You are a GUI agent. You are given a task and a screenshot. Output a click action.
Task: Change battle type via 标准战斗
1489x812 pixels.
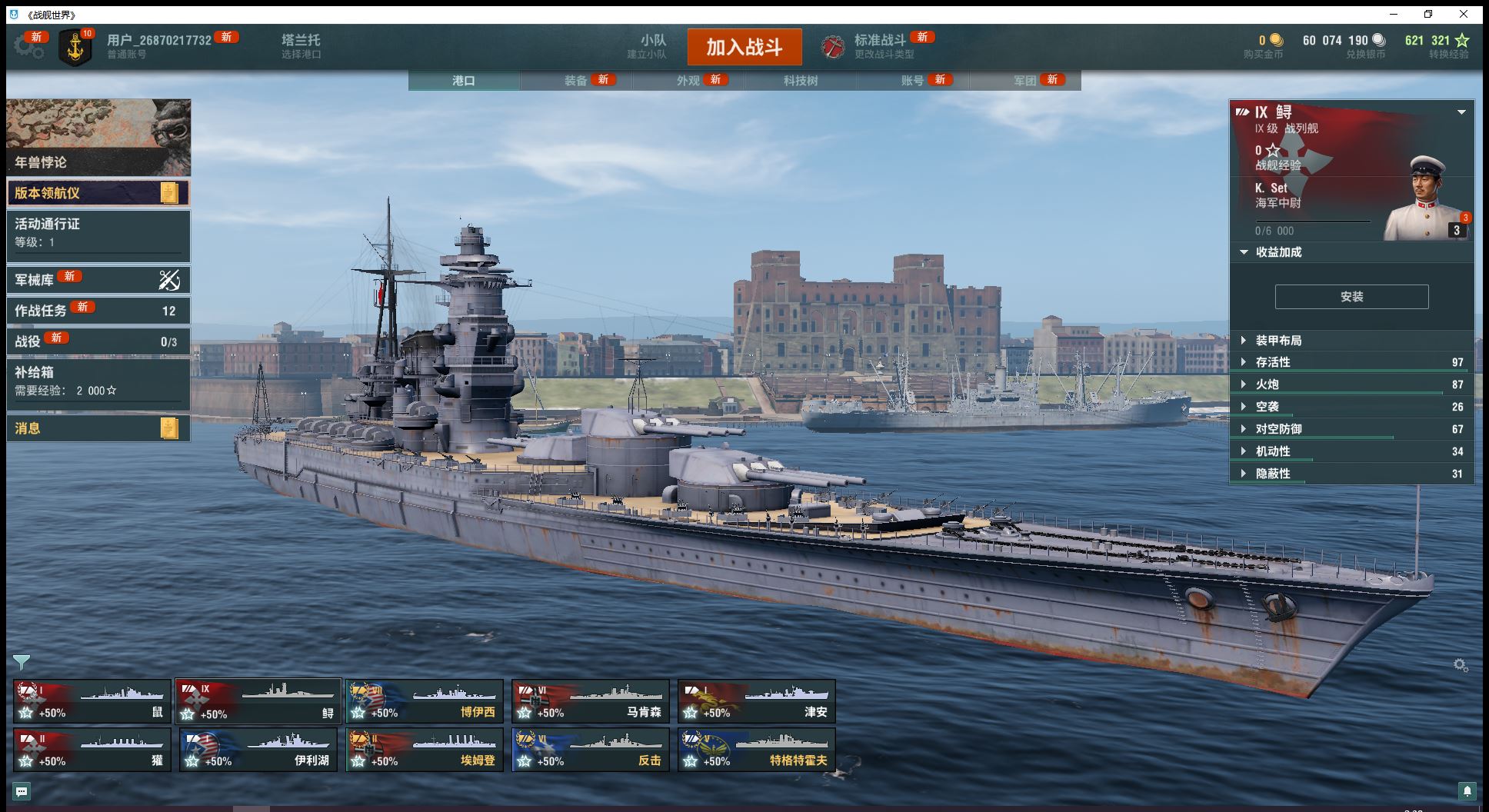point(881,46)
